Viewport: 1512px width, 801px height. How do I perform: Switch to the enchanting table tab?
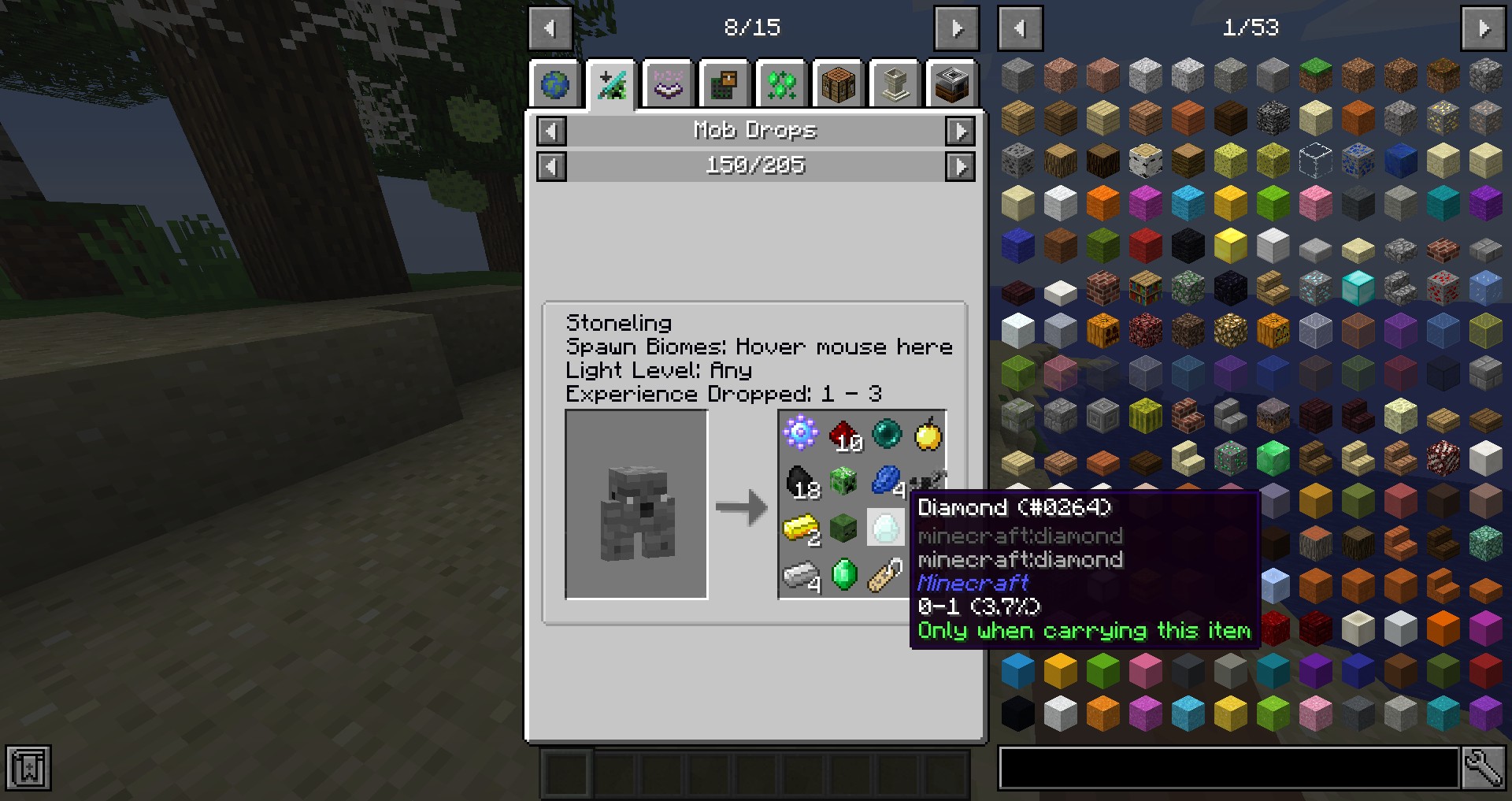coord(669,84)
